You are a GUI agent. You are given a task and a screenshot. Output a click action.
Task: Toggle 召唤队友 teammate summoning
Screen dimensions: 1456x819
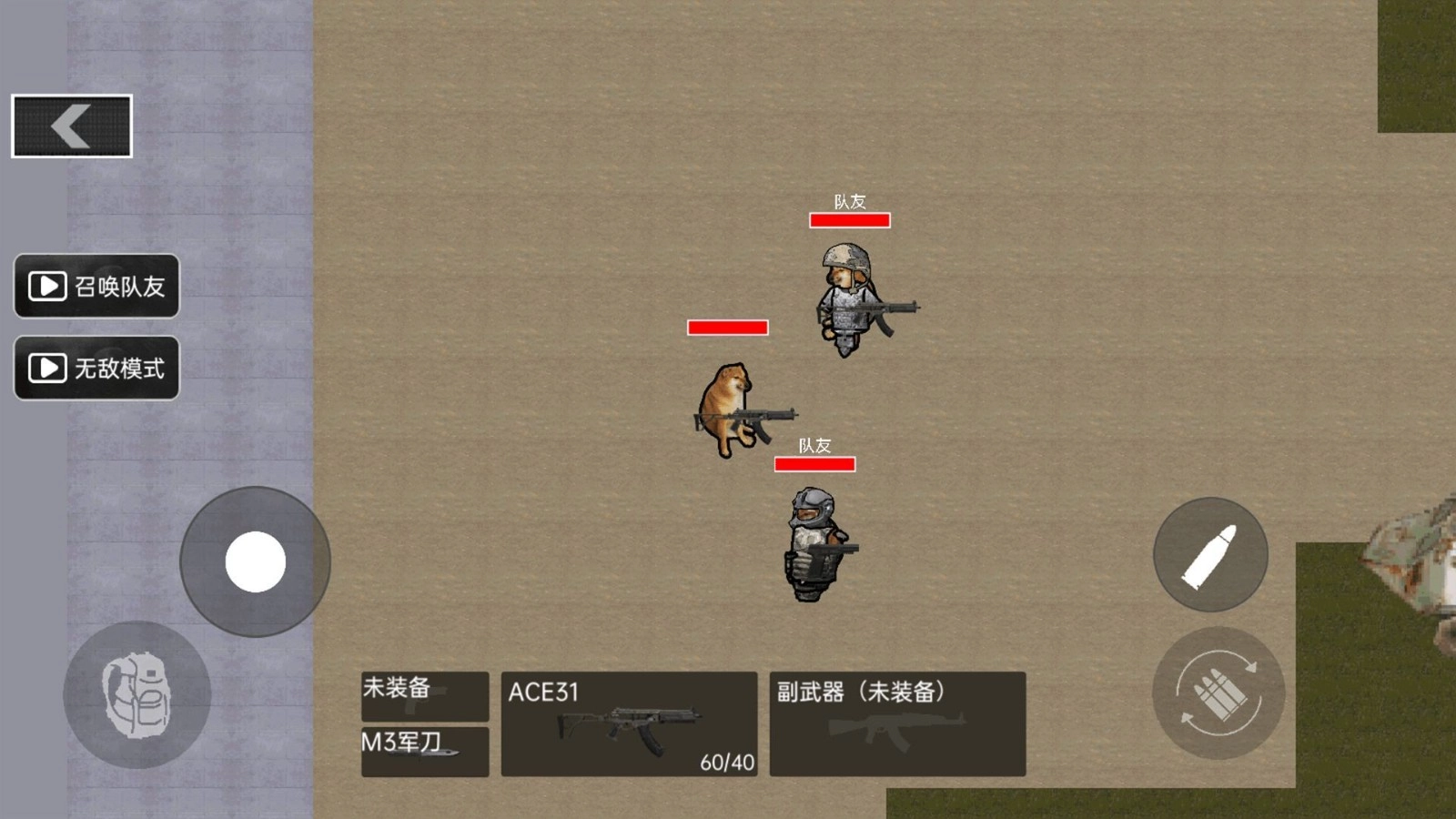(x=96, y=286)
